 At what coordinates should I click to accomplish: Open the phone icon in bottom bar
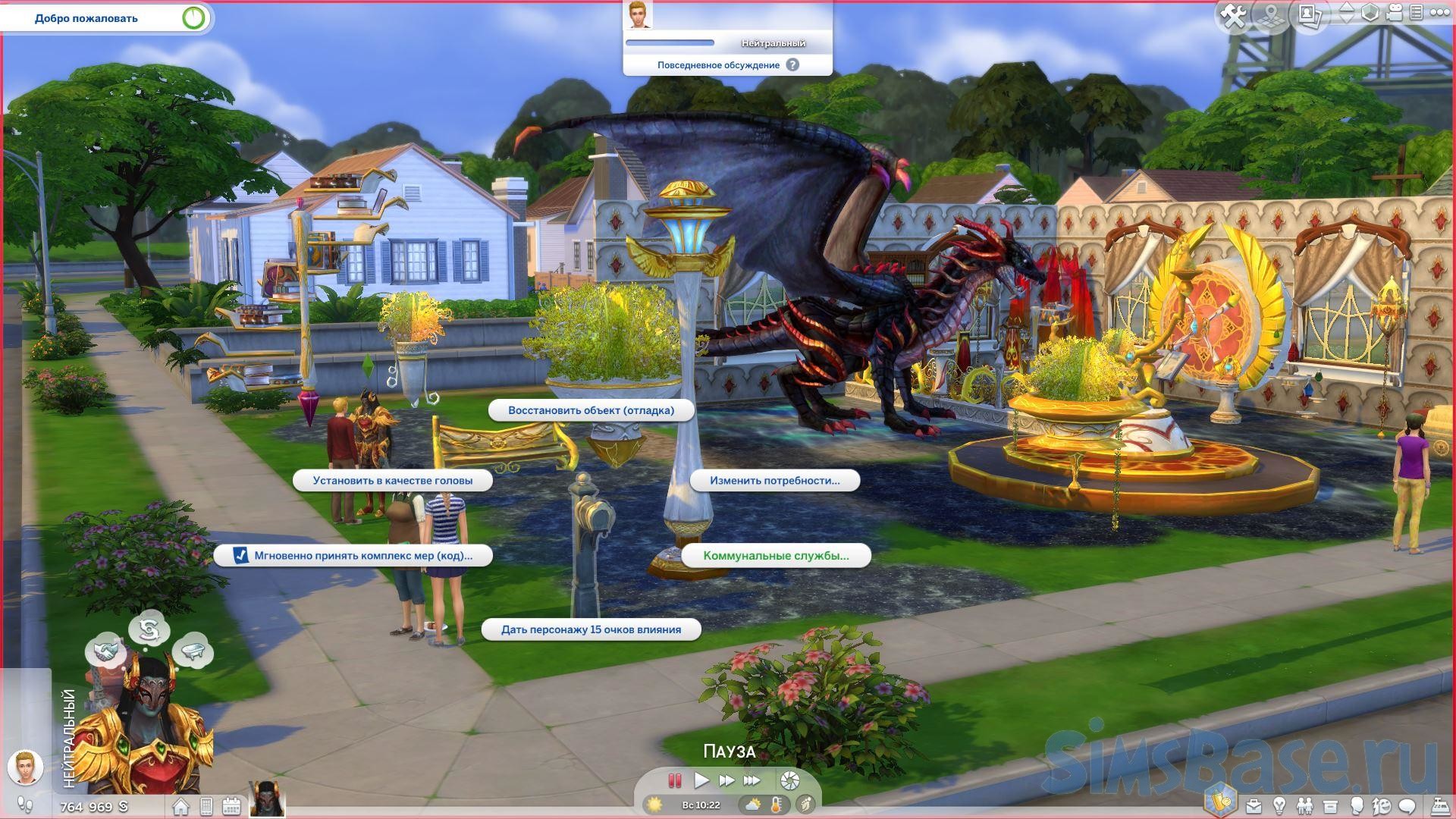tap(206, 806)
